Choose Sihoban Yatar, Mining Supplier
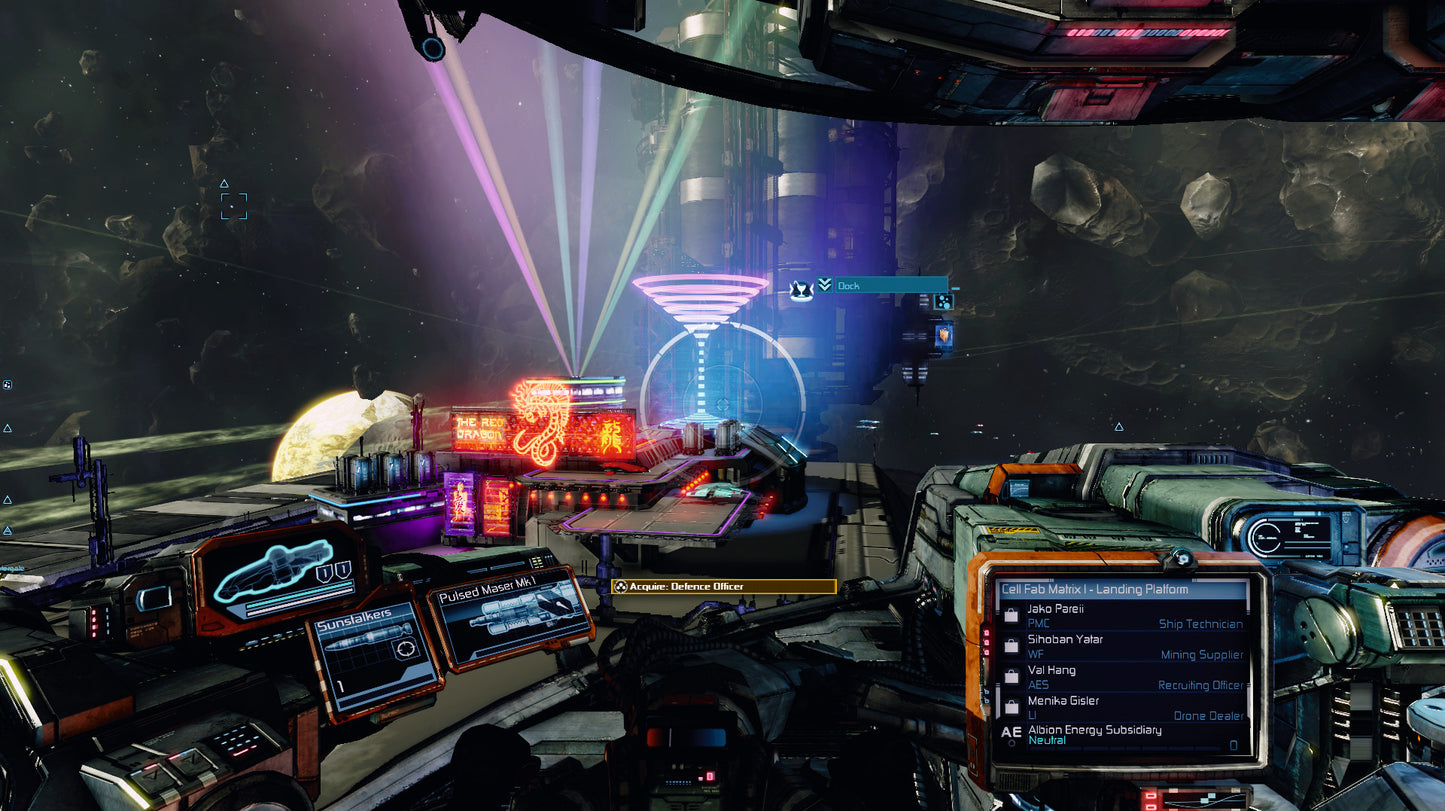The image size is (1445, 811). tap(1124, 647)
